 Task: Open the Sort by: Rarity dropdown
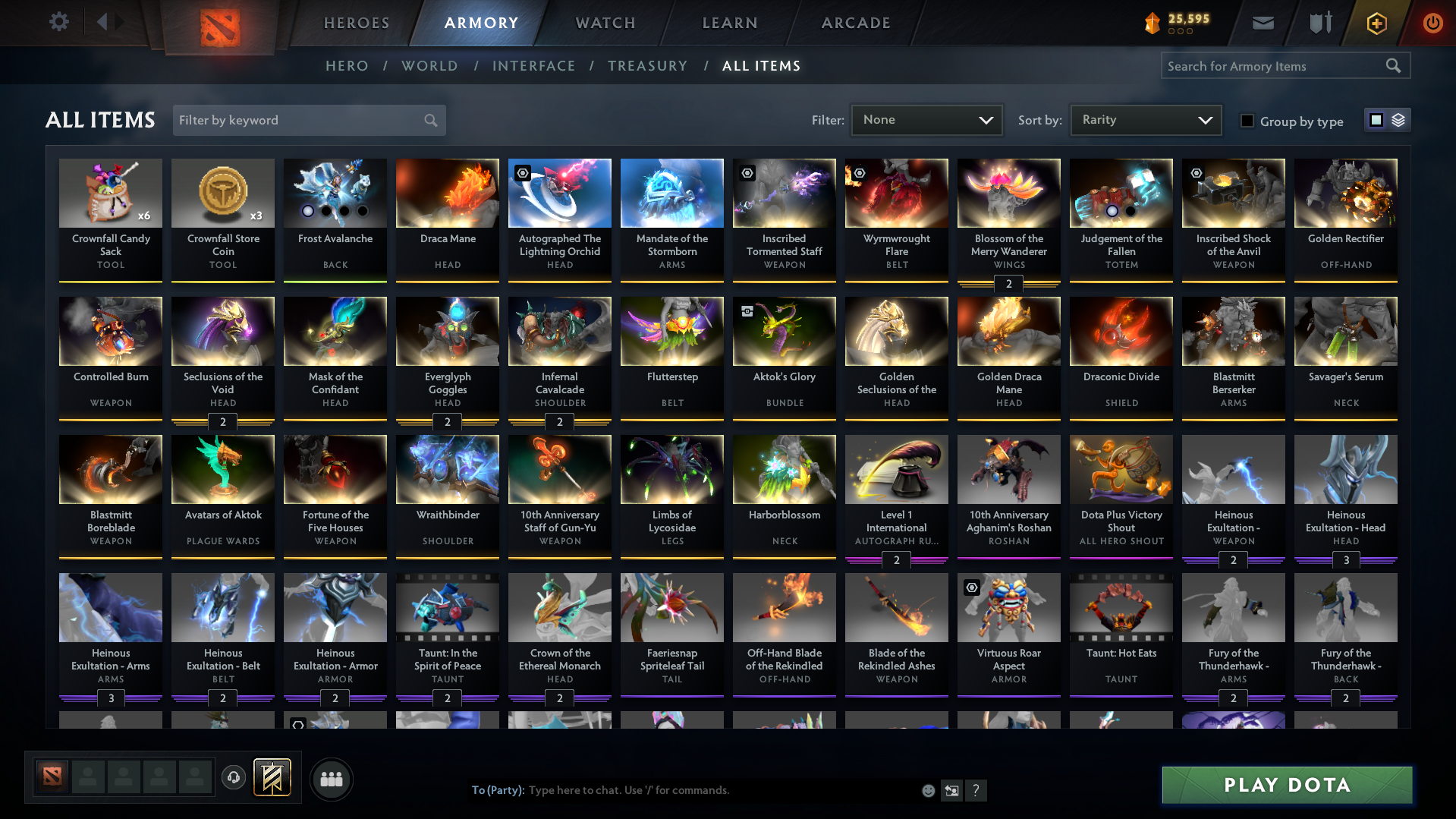1144,119
